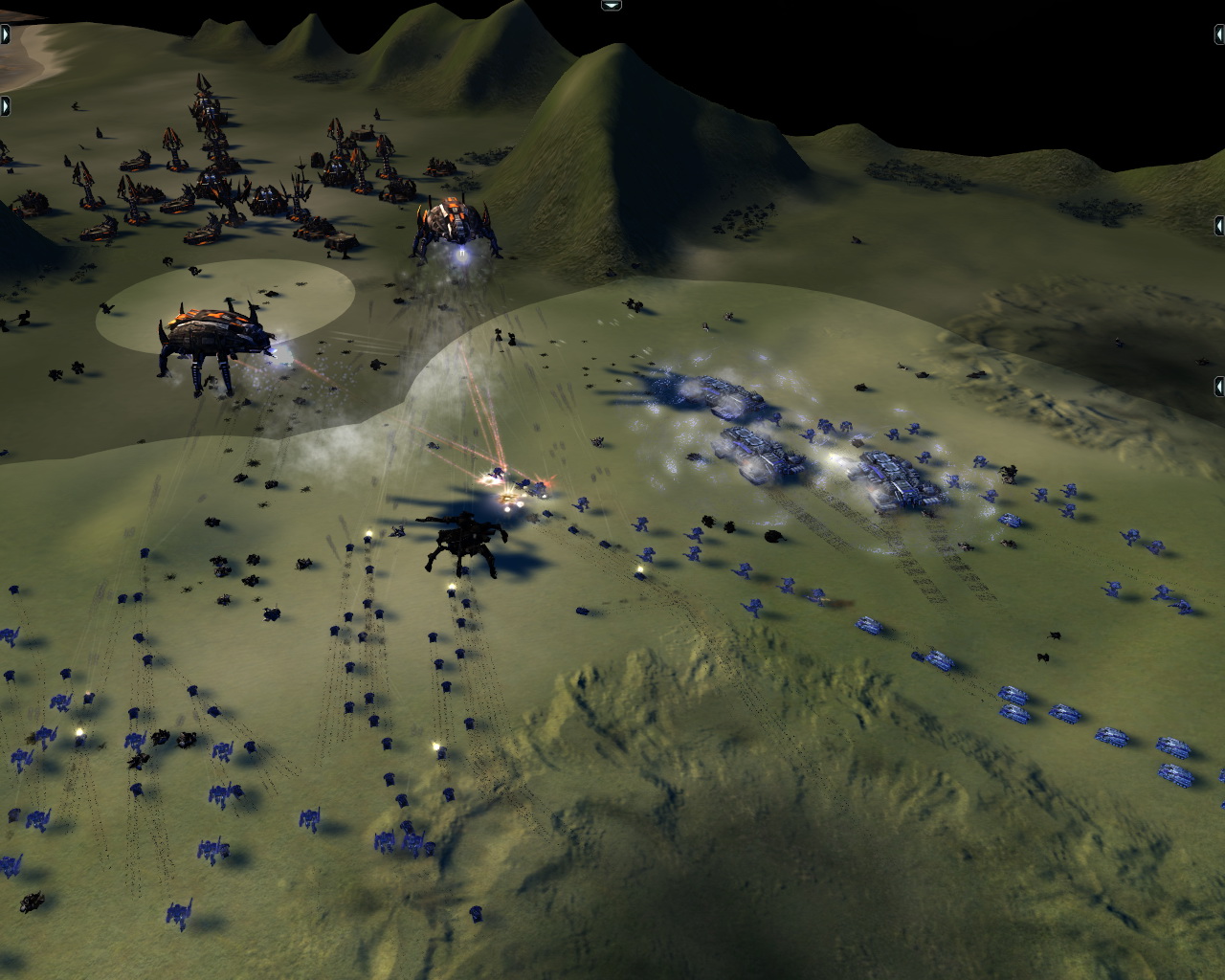Expand the collapsed panel with the down arrow
Image resolution: width=1225 pixels, height=980 pixels.
tap(612, 5)
